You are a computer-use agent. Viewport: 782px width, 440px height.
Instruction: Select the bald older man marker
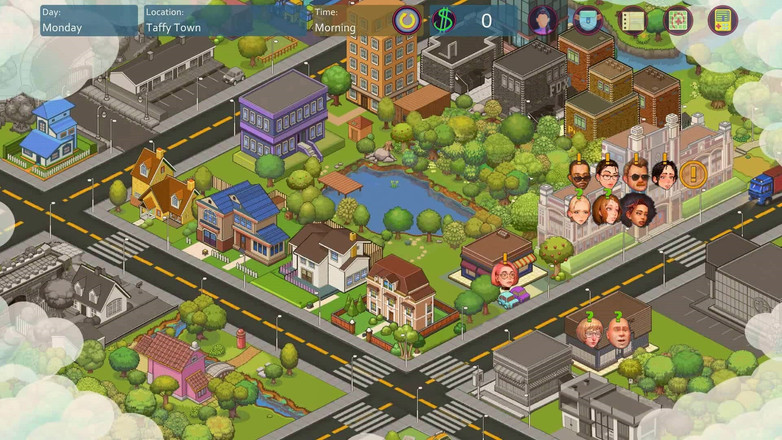tap(620, 332)
